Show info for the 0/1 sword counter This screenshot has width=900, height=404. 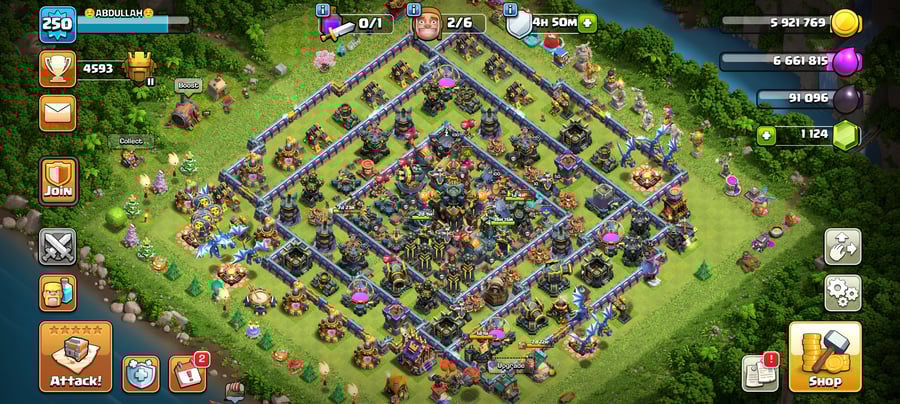coord(322,10)
